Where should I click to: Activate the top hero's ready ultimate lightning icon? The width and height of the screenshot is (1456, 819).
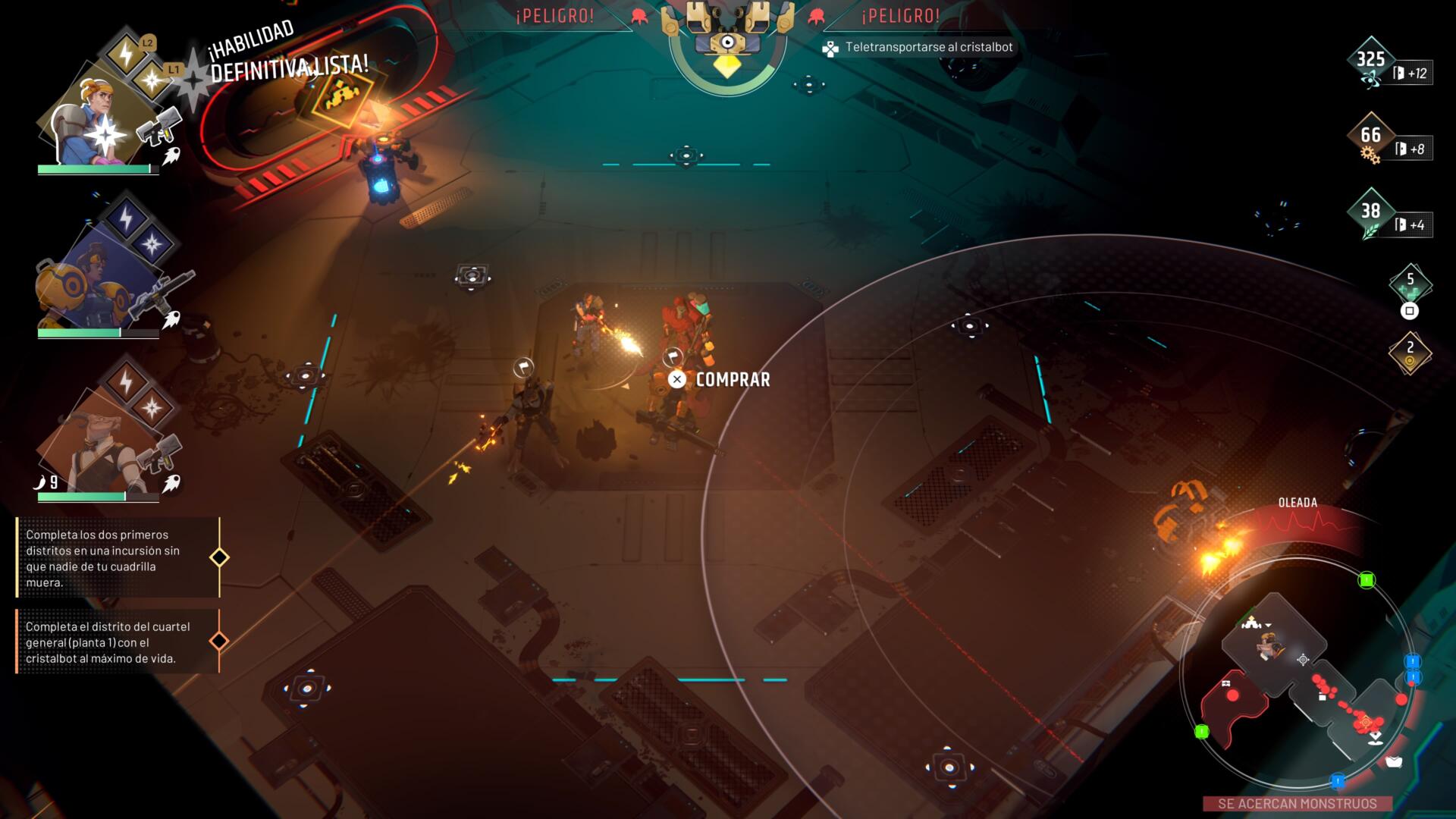point(125,54)
